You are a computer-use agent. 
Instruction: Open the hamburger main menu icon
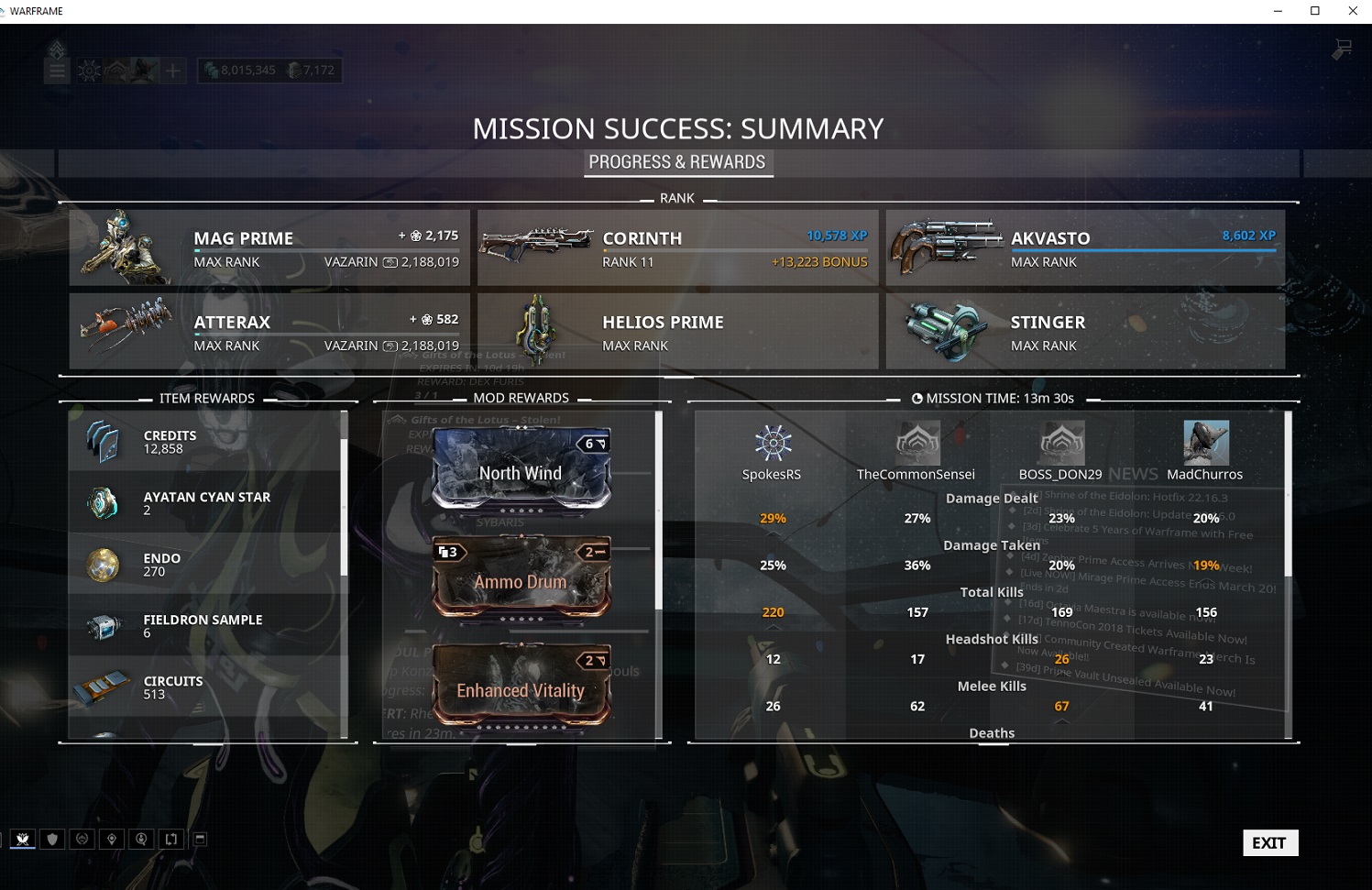pyautogui.click(x=57, y=71)
